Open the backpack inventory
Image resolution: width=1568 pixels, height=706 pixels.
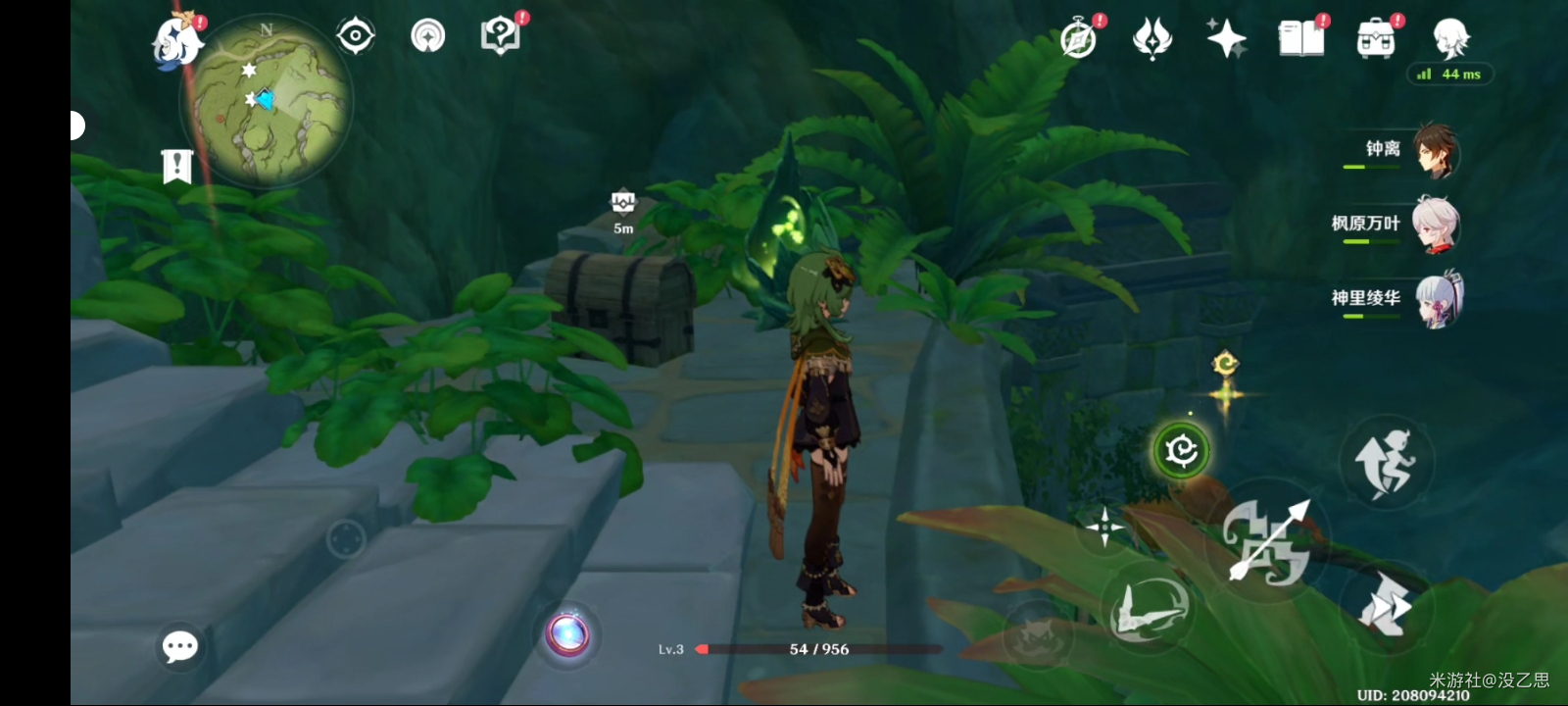1375,39
